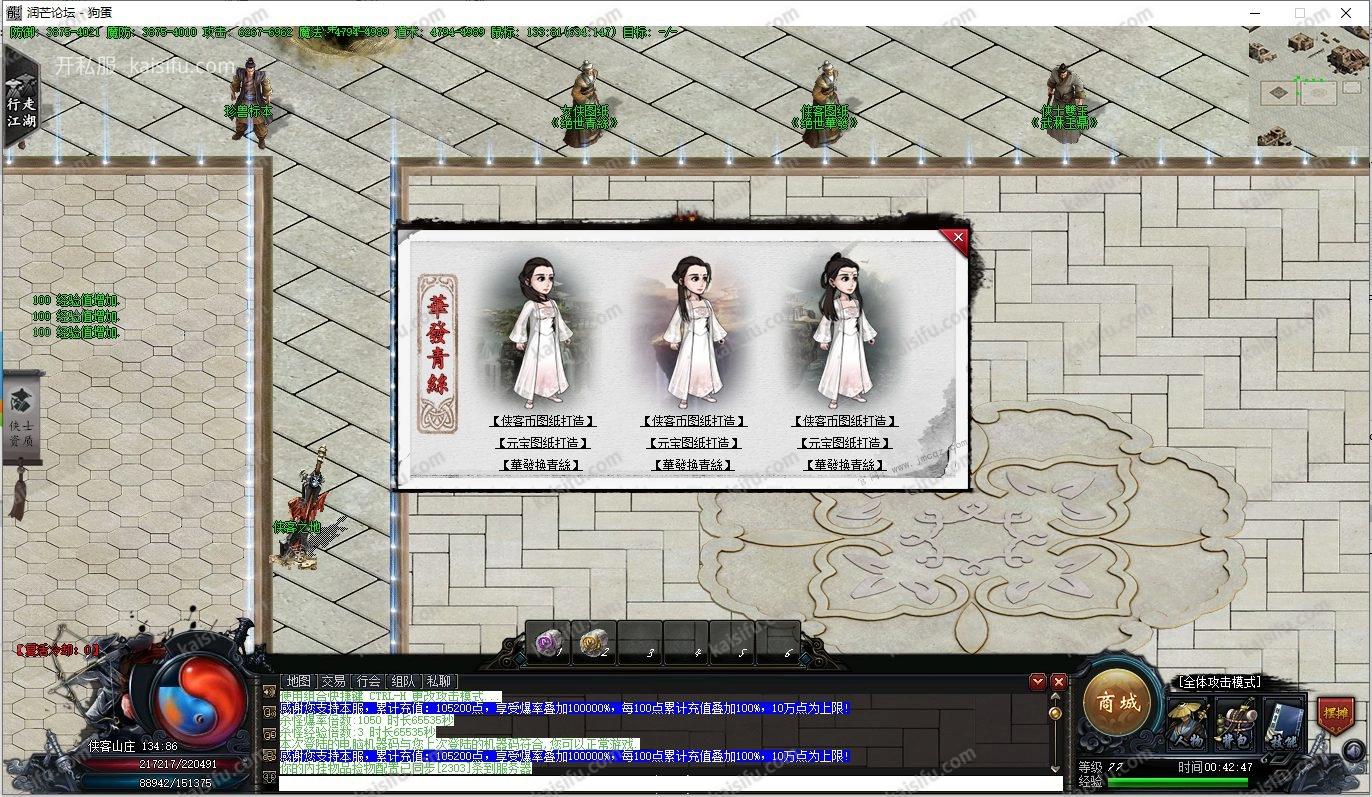Select 元宝图纸打造 under the middle hairstyle
This screenshot has height=797, width=1372.
point(694,443)
